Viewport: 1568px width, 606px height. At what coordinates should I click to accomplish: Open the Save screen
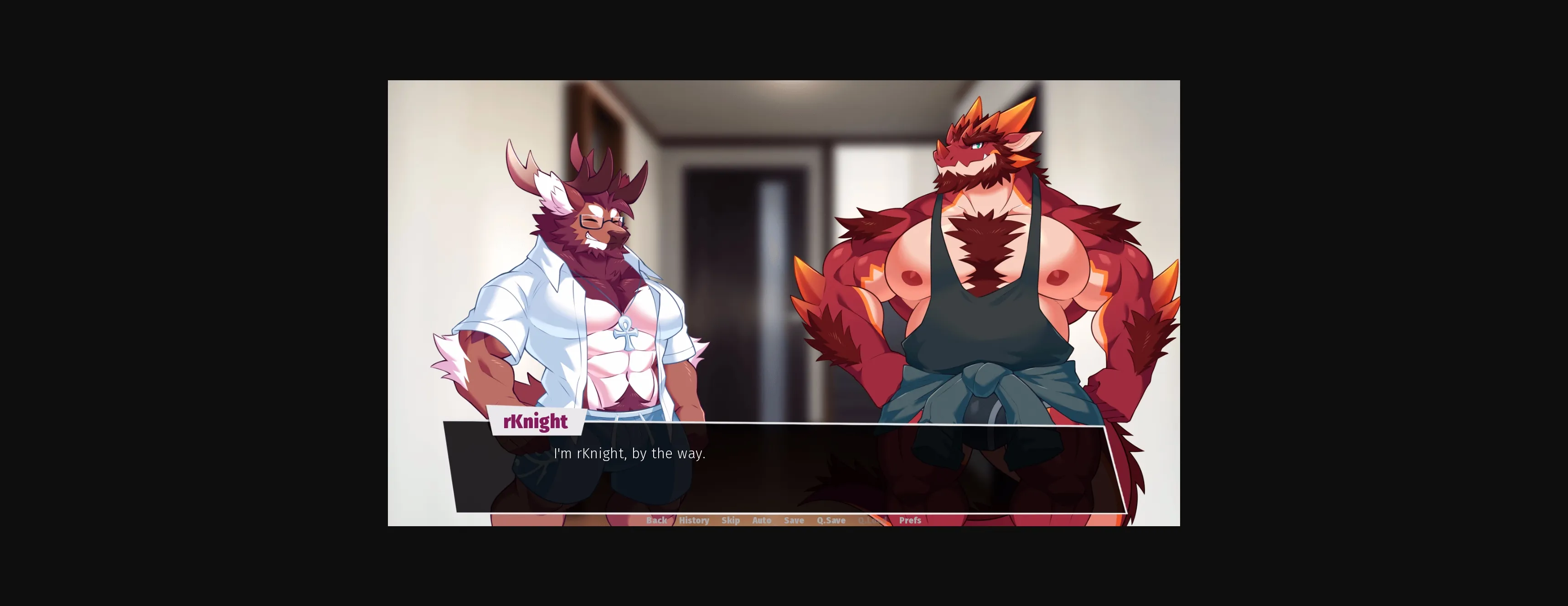pos(794,520)
